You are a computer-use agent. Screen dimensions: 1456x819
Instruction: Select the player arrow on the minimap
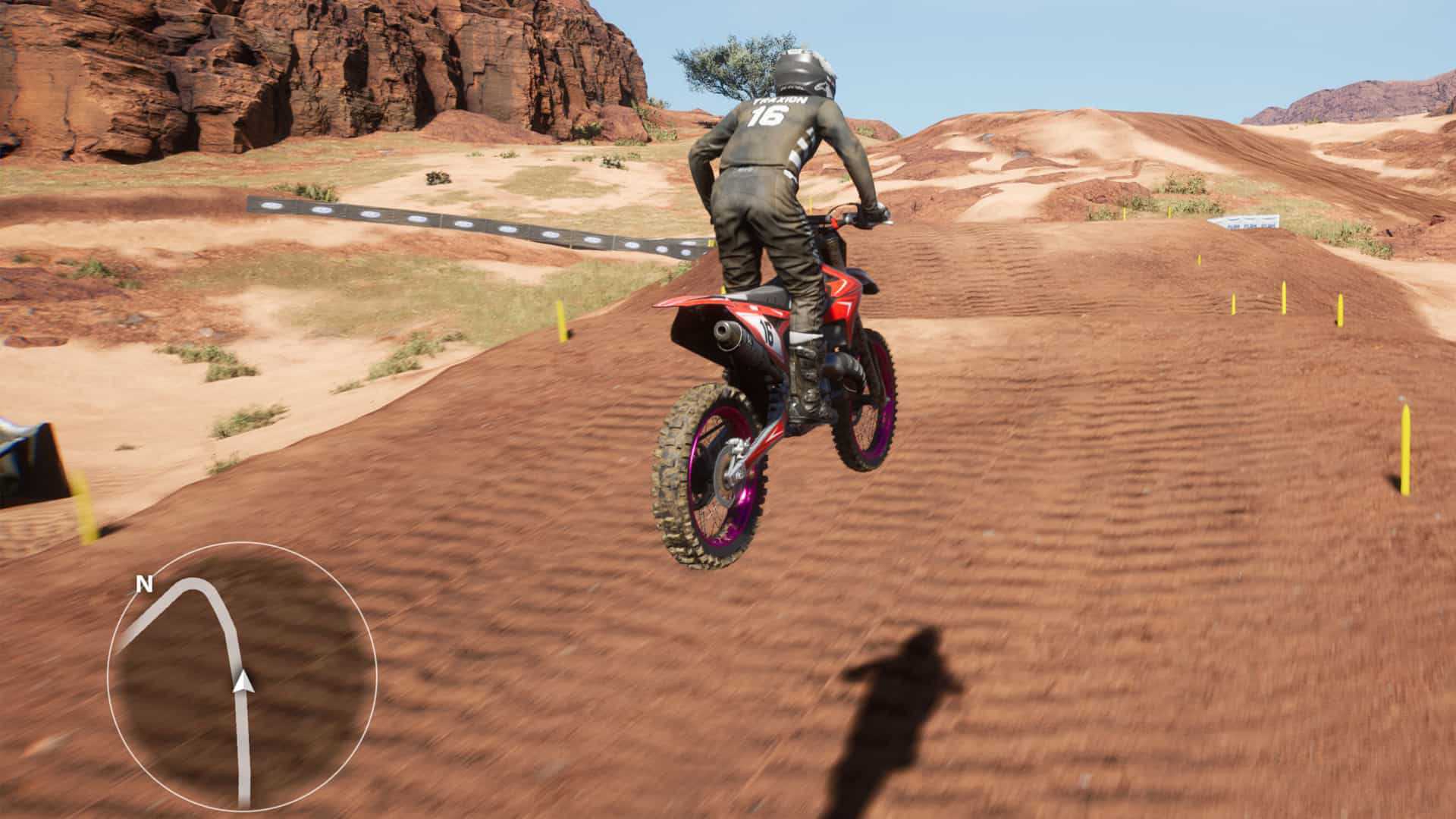tap(243, 682)
